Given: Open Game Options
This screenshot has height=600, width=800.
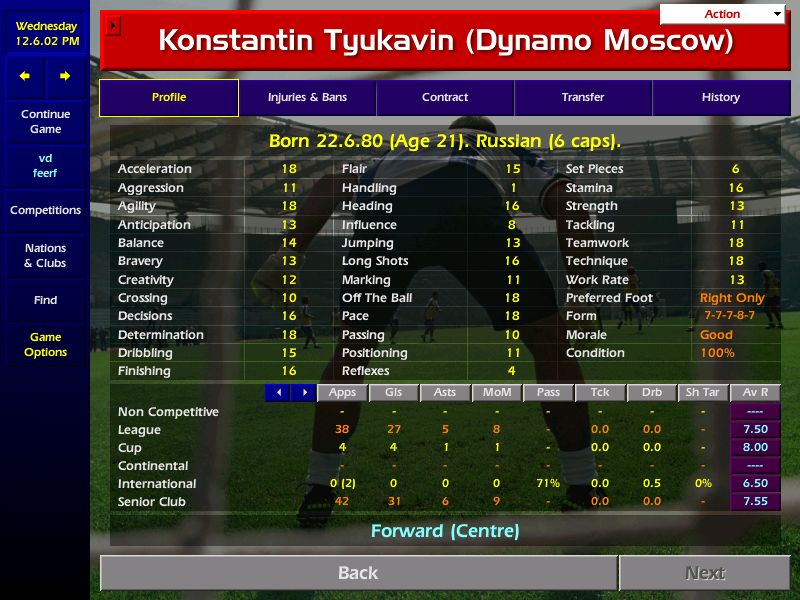Looking at the screenshot, I should (45, 344).
